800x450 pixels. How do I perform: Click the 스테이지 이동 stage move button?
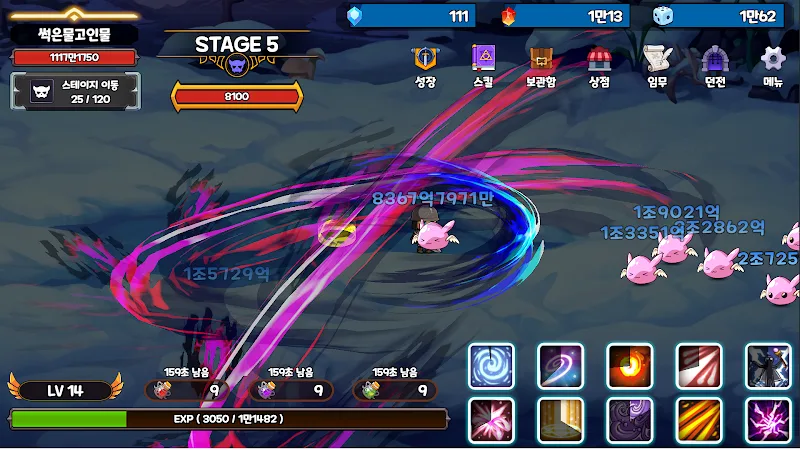[x=77, y=91]
